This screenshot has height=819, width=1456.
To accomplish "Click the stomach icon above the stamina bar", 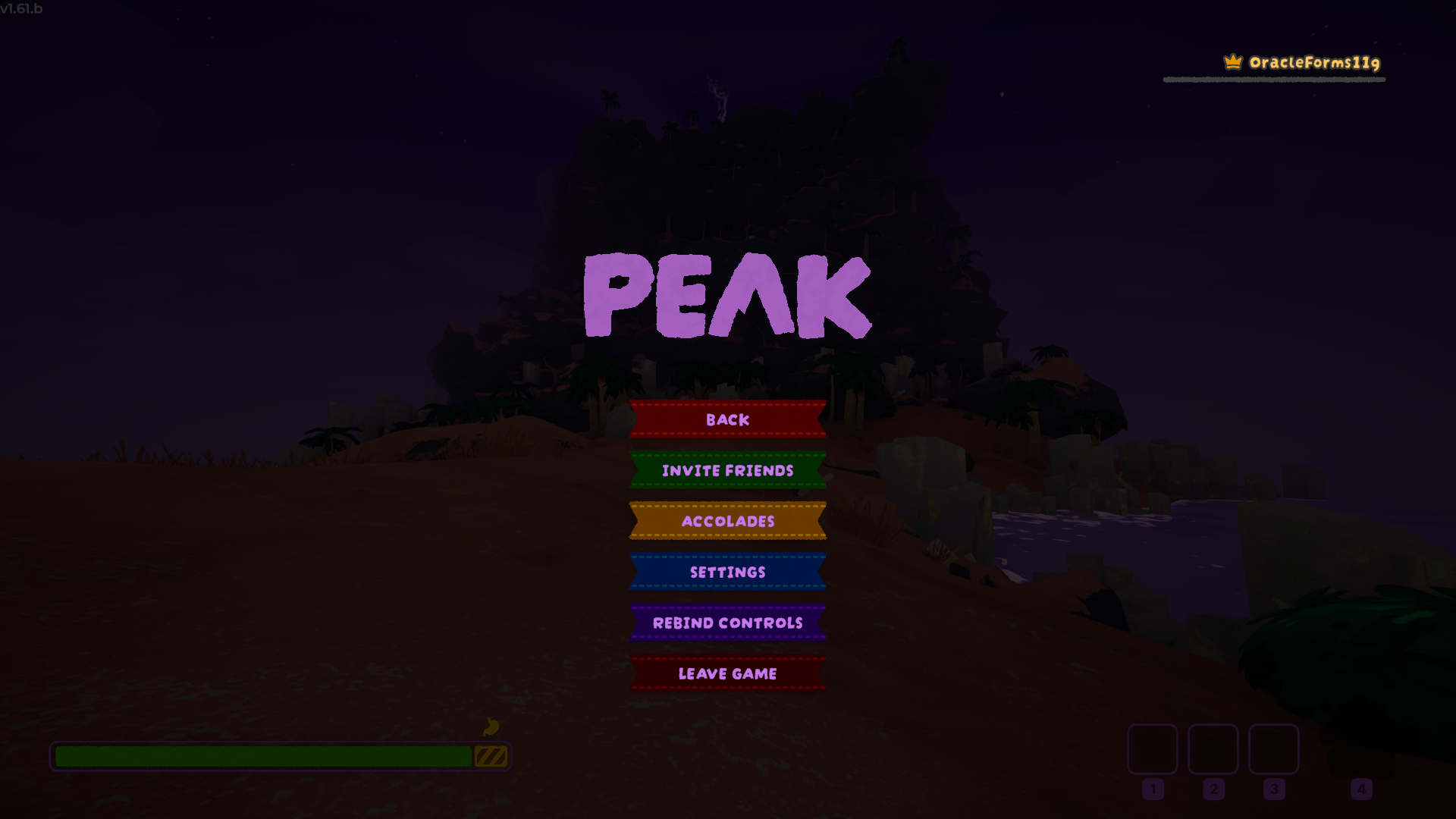I will (x=491, y=726).
